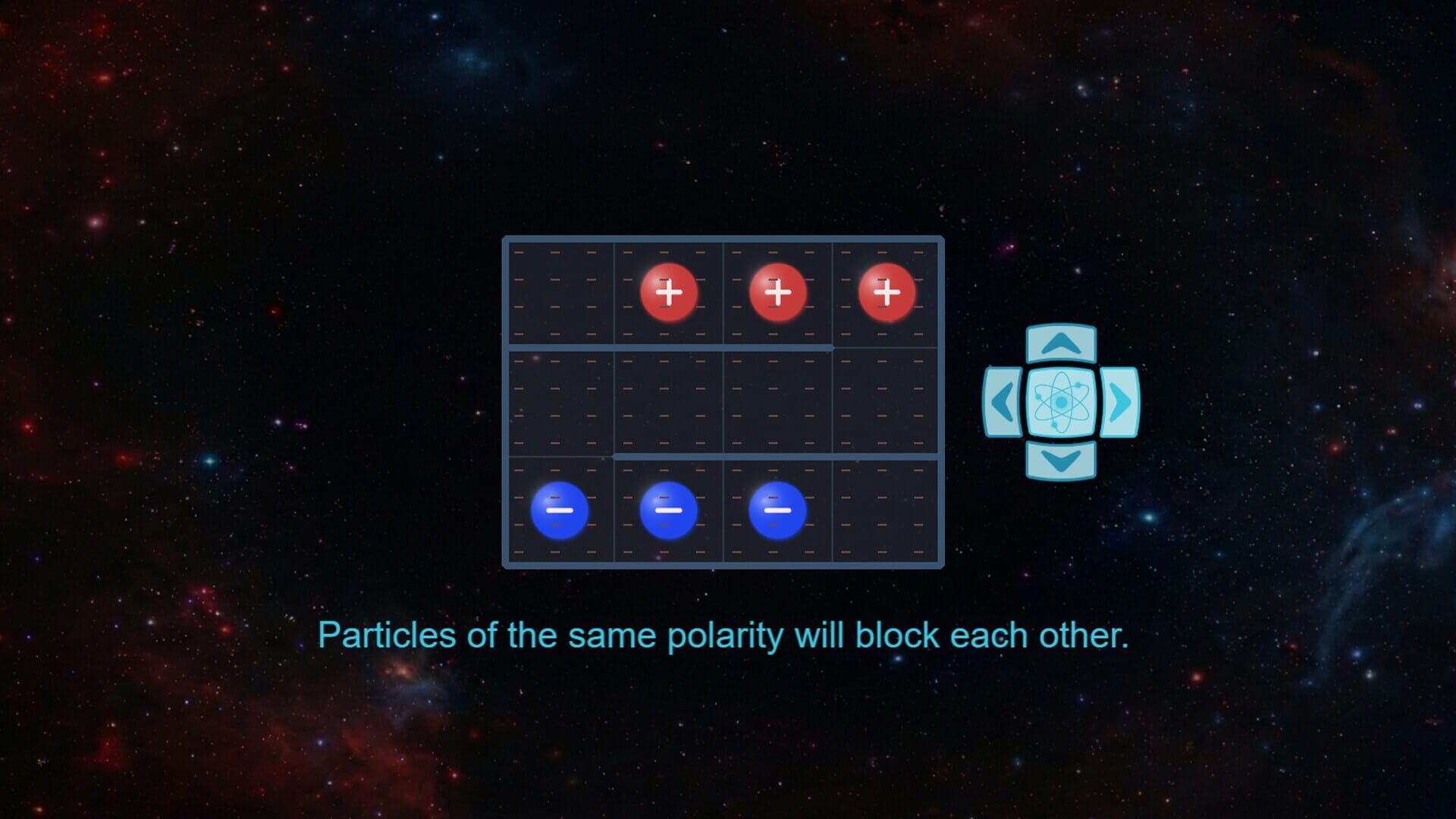Click the puzzle grid border frame
Screen dimensions: 1456x819
pos(723,238)
